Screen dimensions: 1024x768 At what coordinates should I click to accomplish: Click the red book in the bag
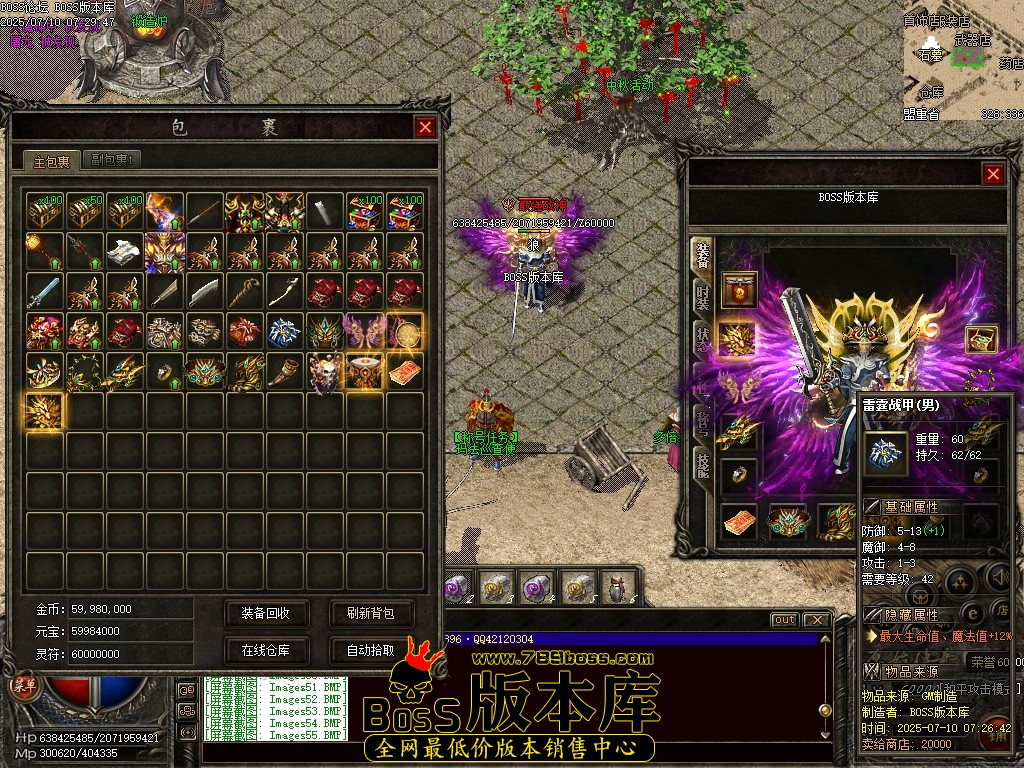point(405,372)
